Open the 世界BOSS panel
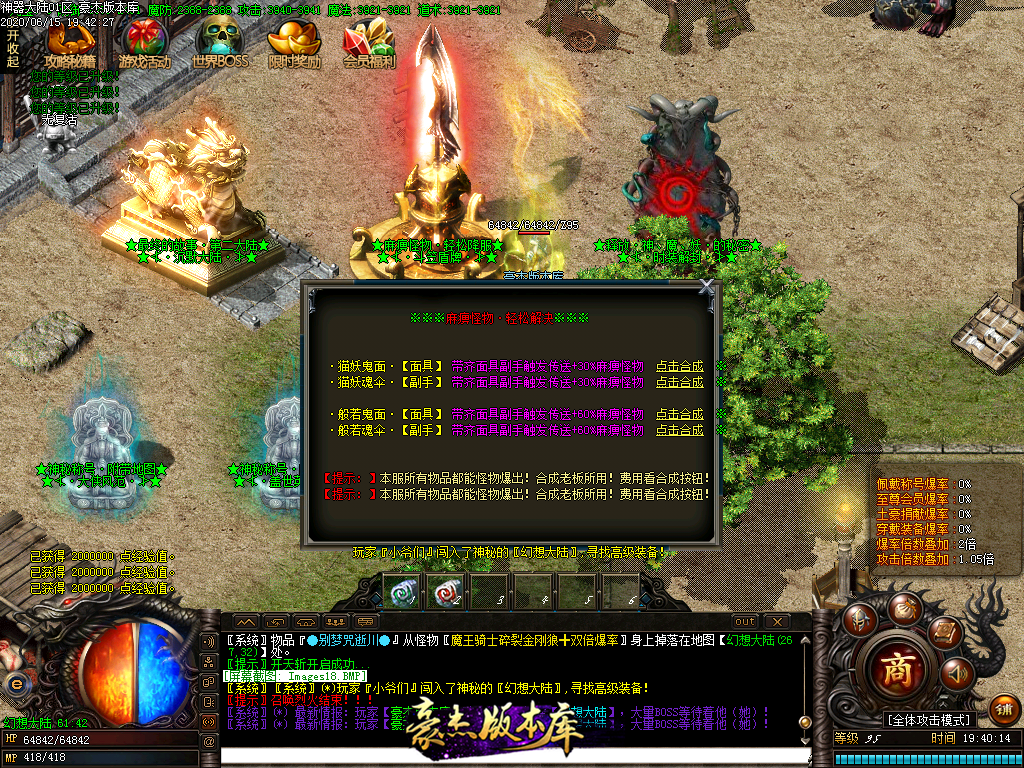The height and width of the screenshot is (768, 1024). 219,45
